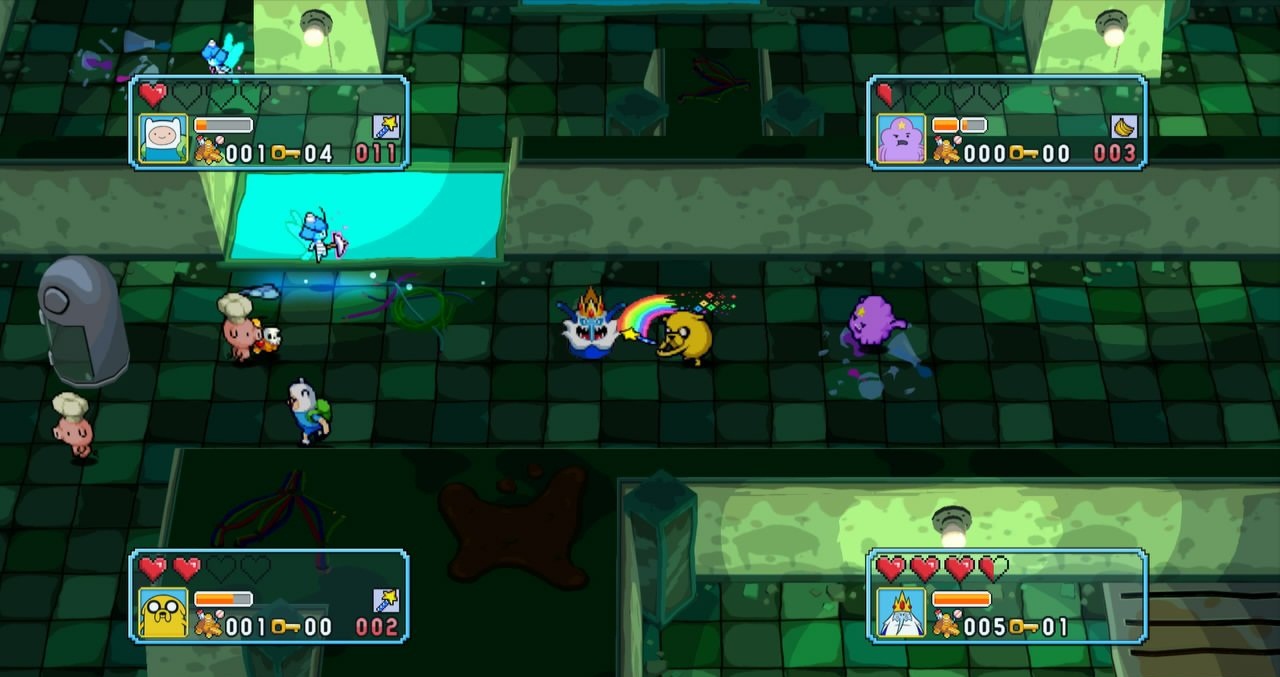Choose Jake's character portrait
Screen dimensions: 1280x677
point(163,612)
